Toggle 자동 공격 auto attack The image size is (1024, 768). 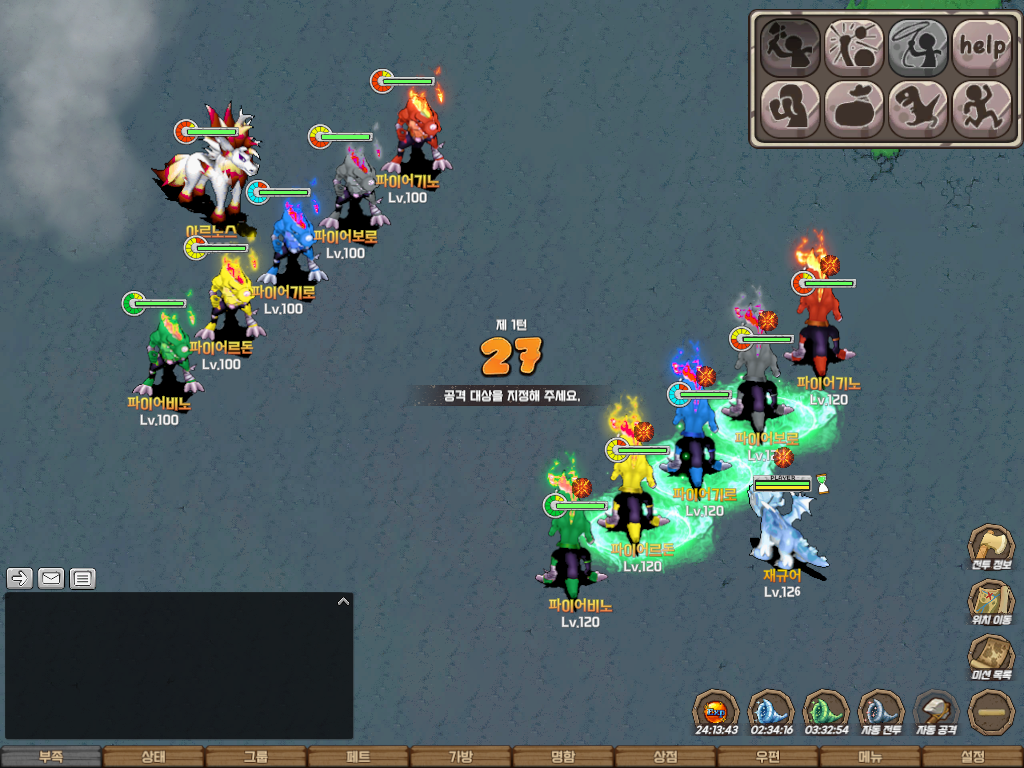(936, 712)
